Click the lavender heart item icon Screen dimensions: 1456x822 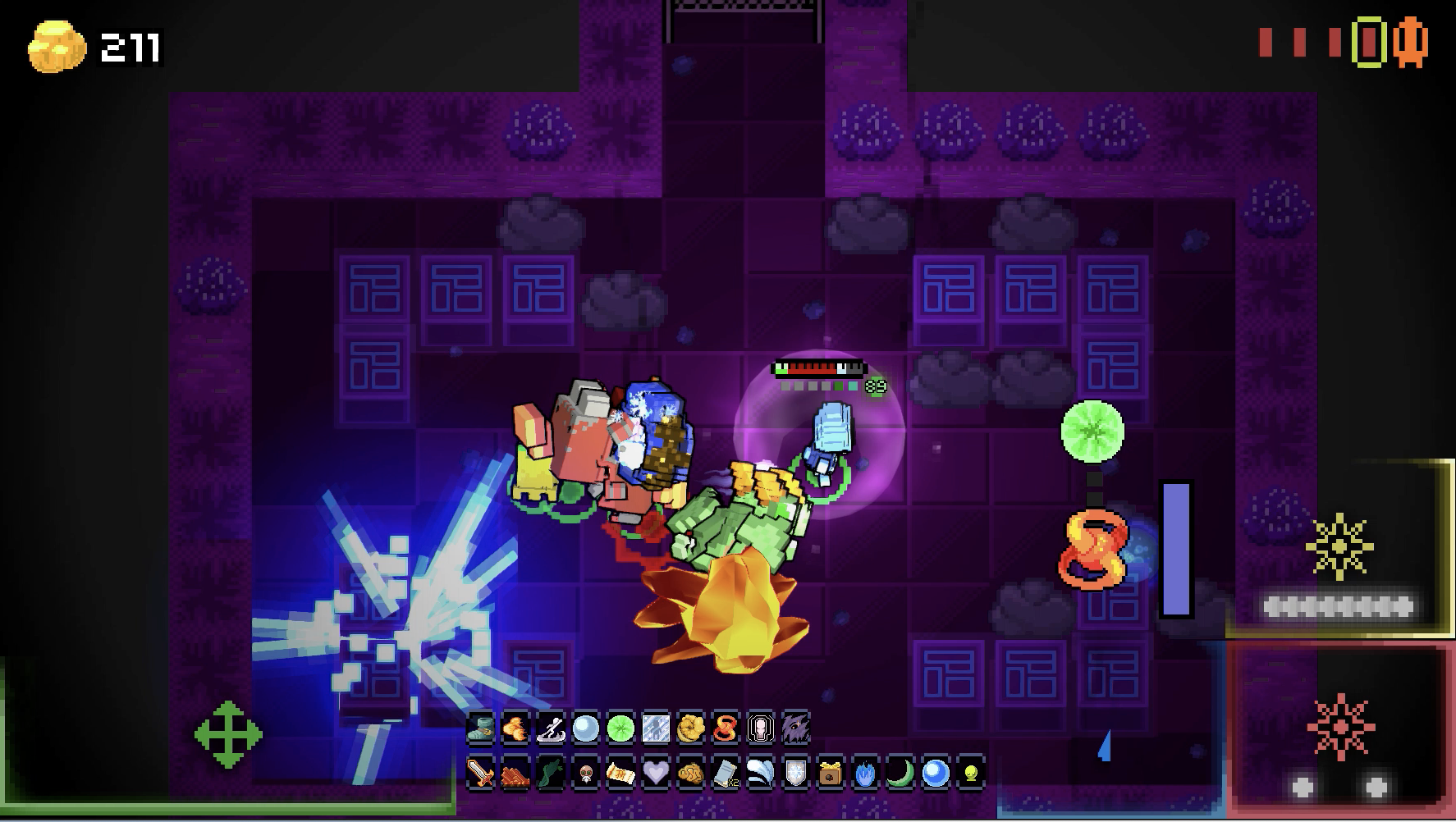pos(655,773)
